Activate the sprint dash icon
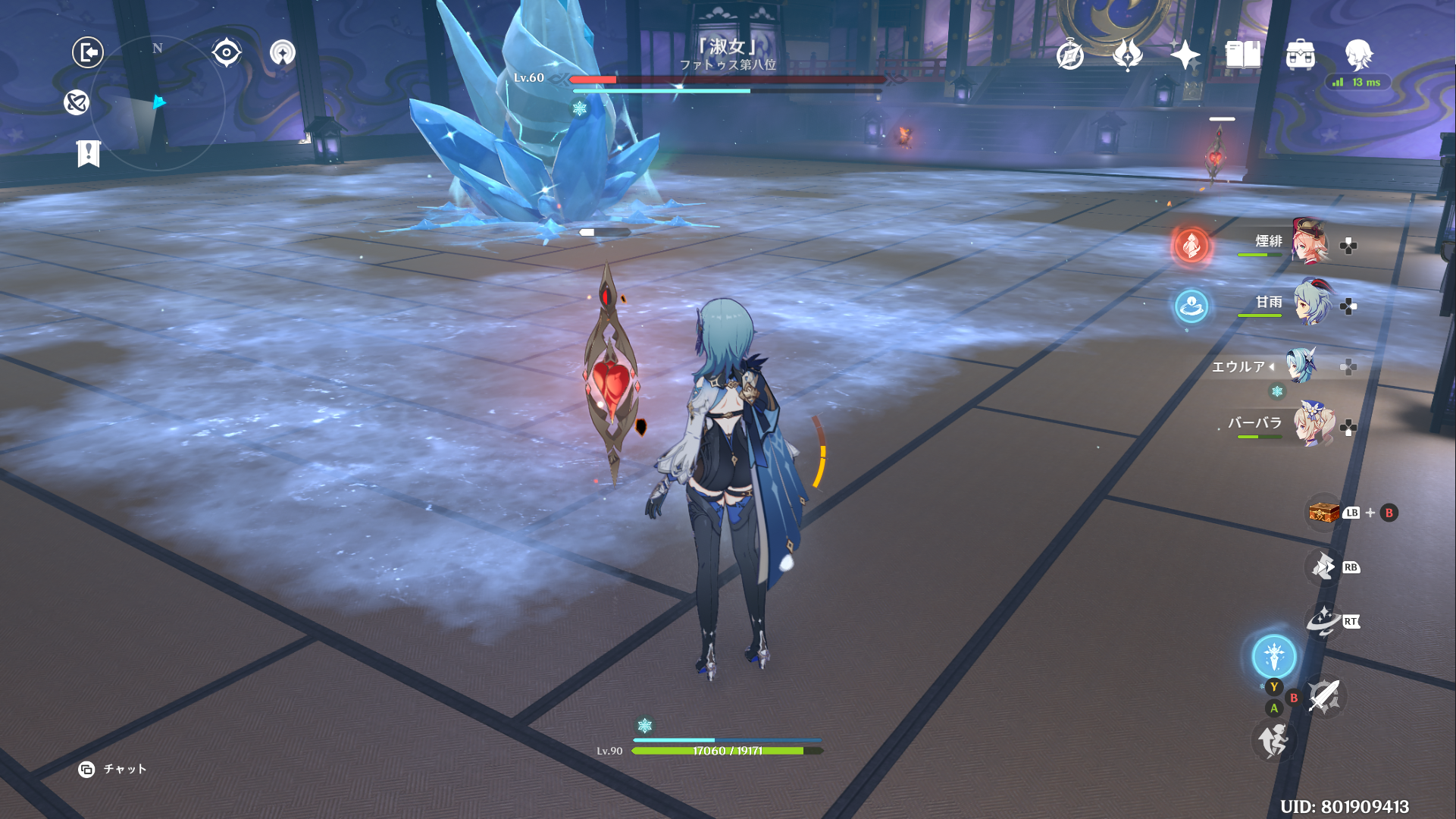 (x=1273, y=740)
